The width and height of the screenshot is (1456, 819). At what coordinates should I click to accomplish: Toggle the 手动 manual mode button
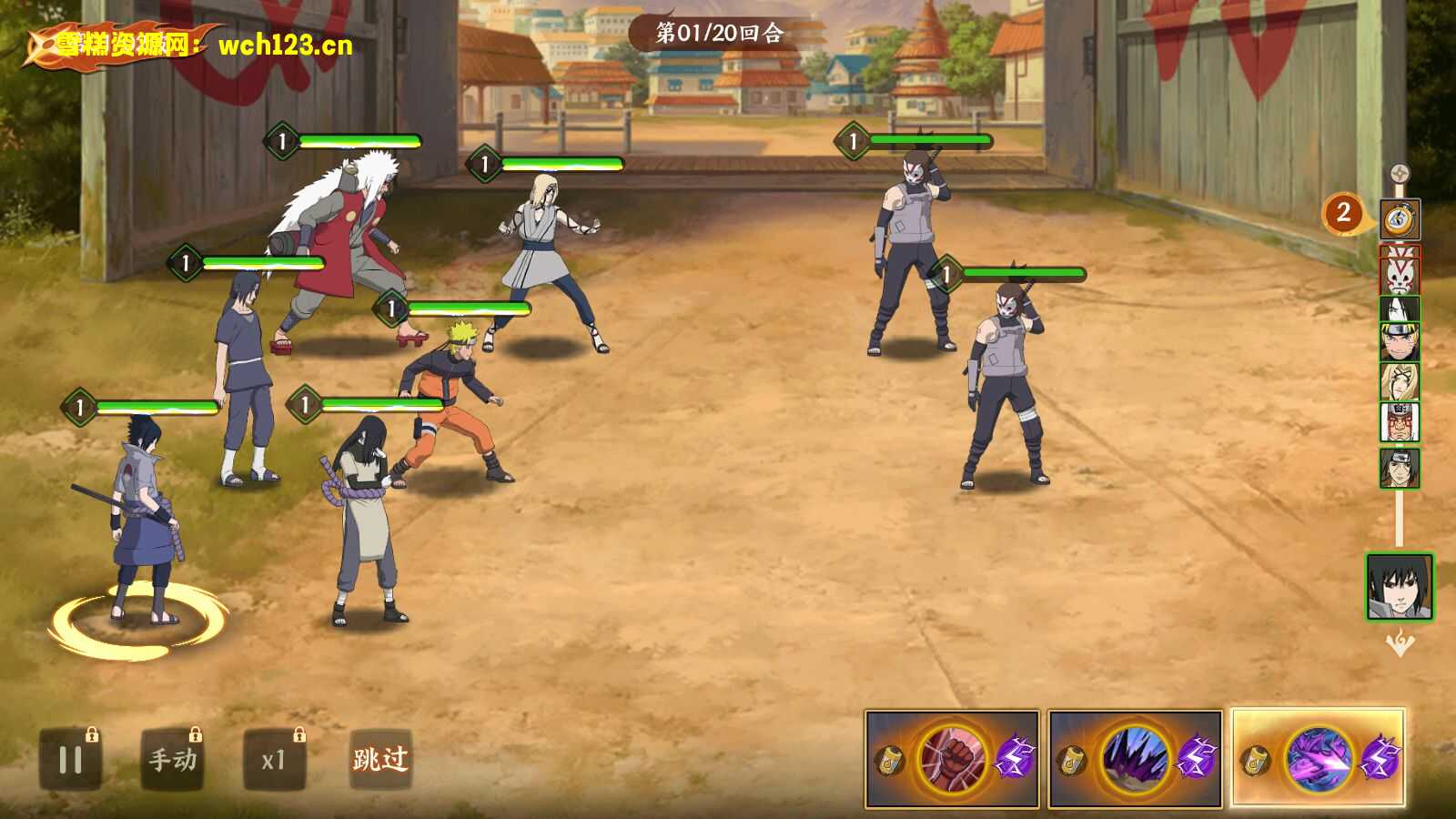click(173, 760)
